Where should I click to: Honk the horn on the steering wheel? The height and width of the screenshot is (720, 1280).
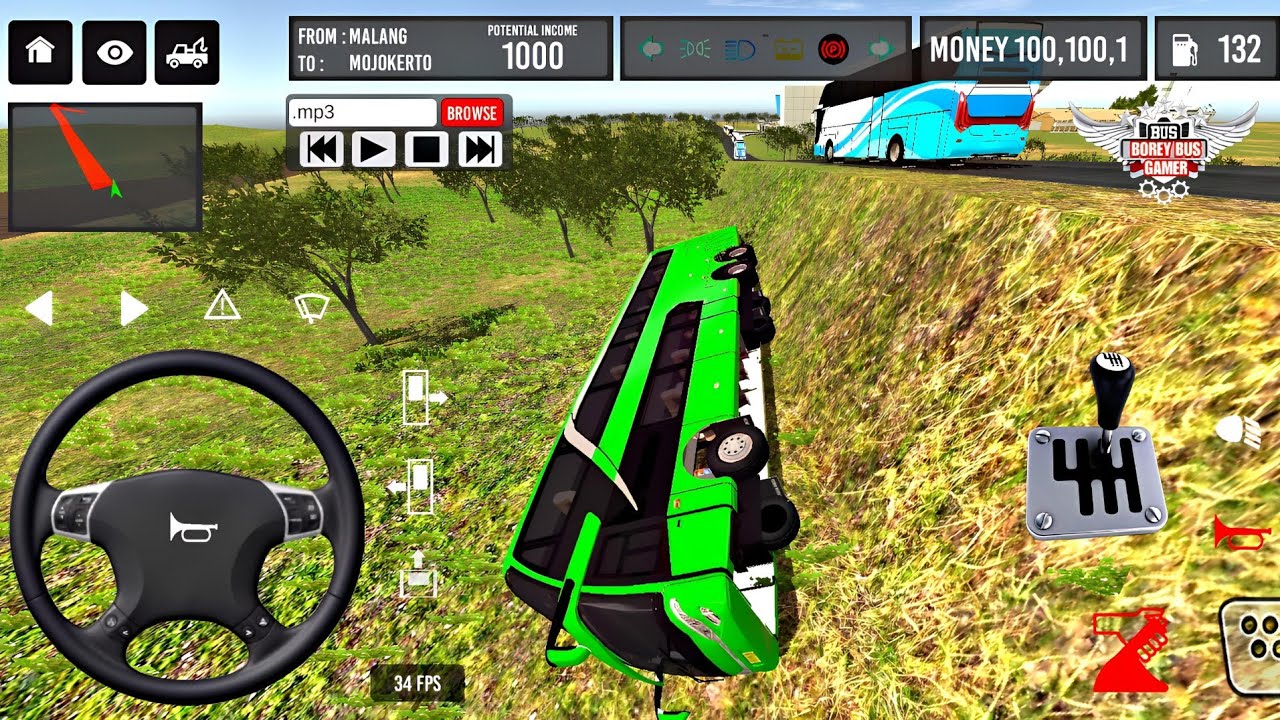pyautogui.click(x=193, y=528)
